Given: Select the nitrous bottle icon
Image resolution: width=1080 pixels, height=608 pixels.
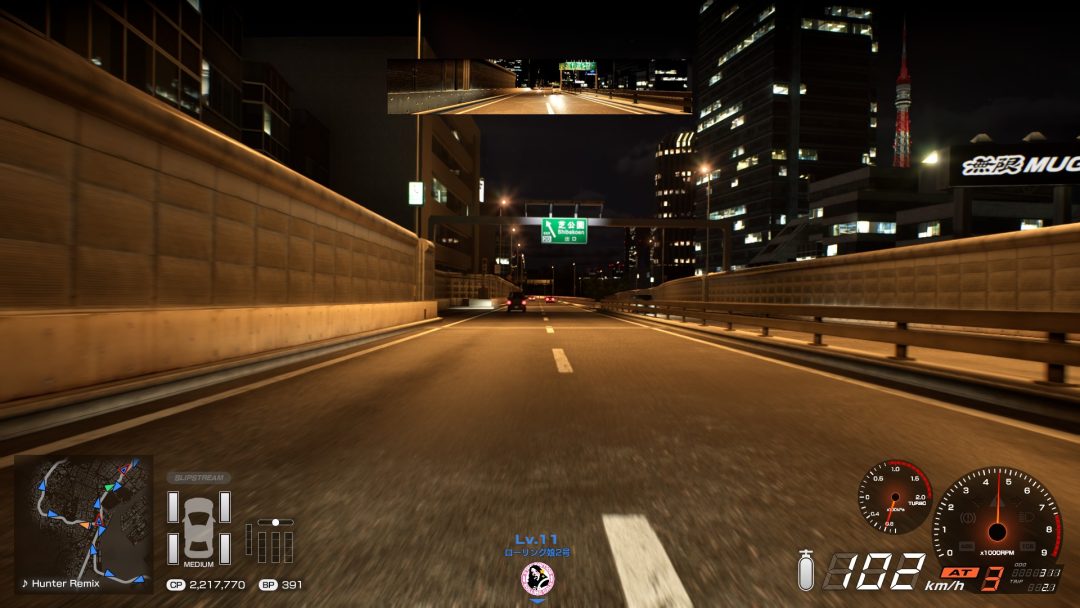Looking at the screenshot, I should click(805, 571).
